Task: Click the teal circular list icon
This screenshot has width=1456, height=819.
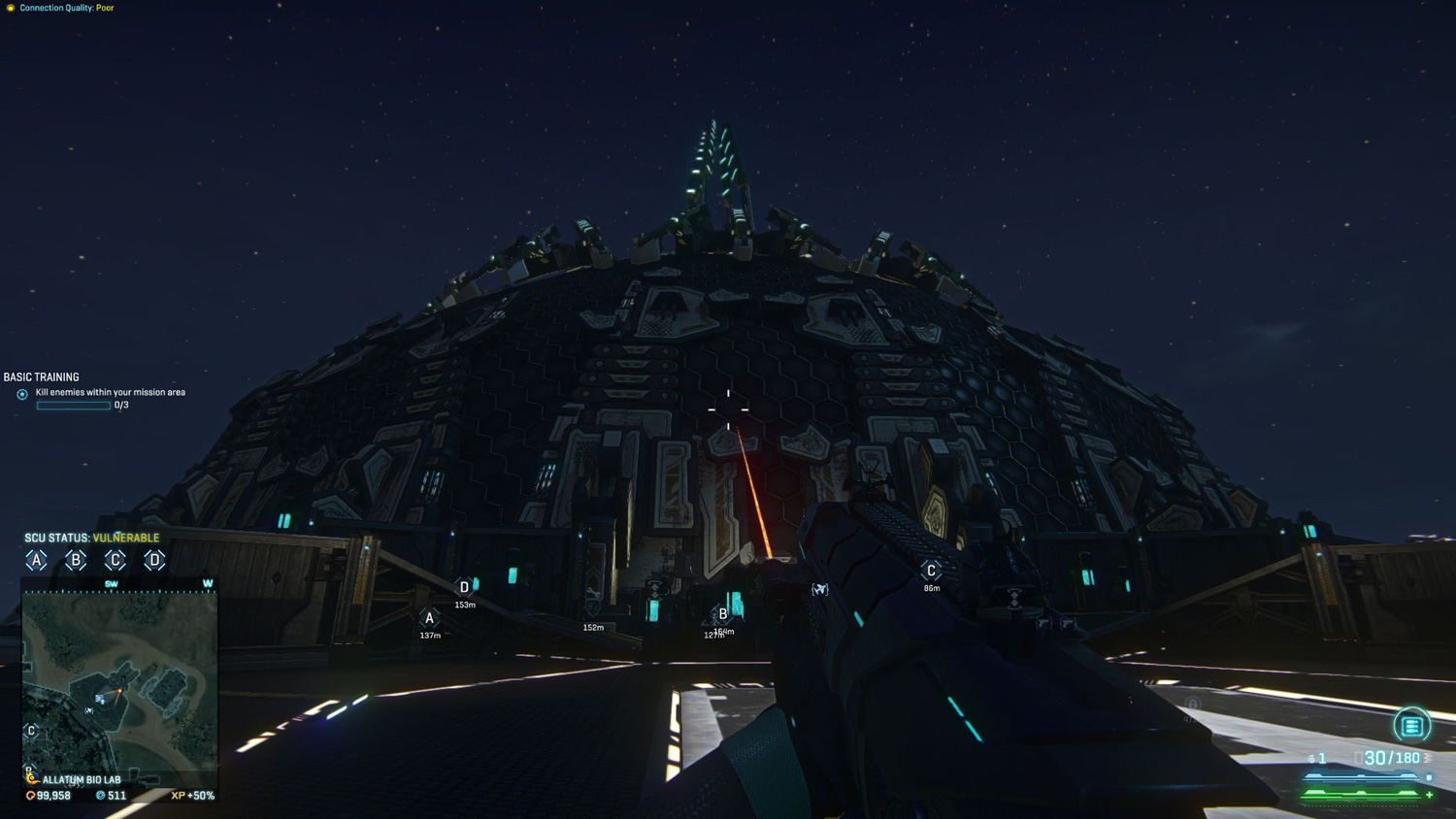Action: pos(1411,726)
